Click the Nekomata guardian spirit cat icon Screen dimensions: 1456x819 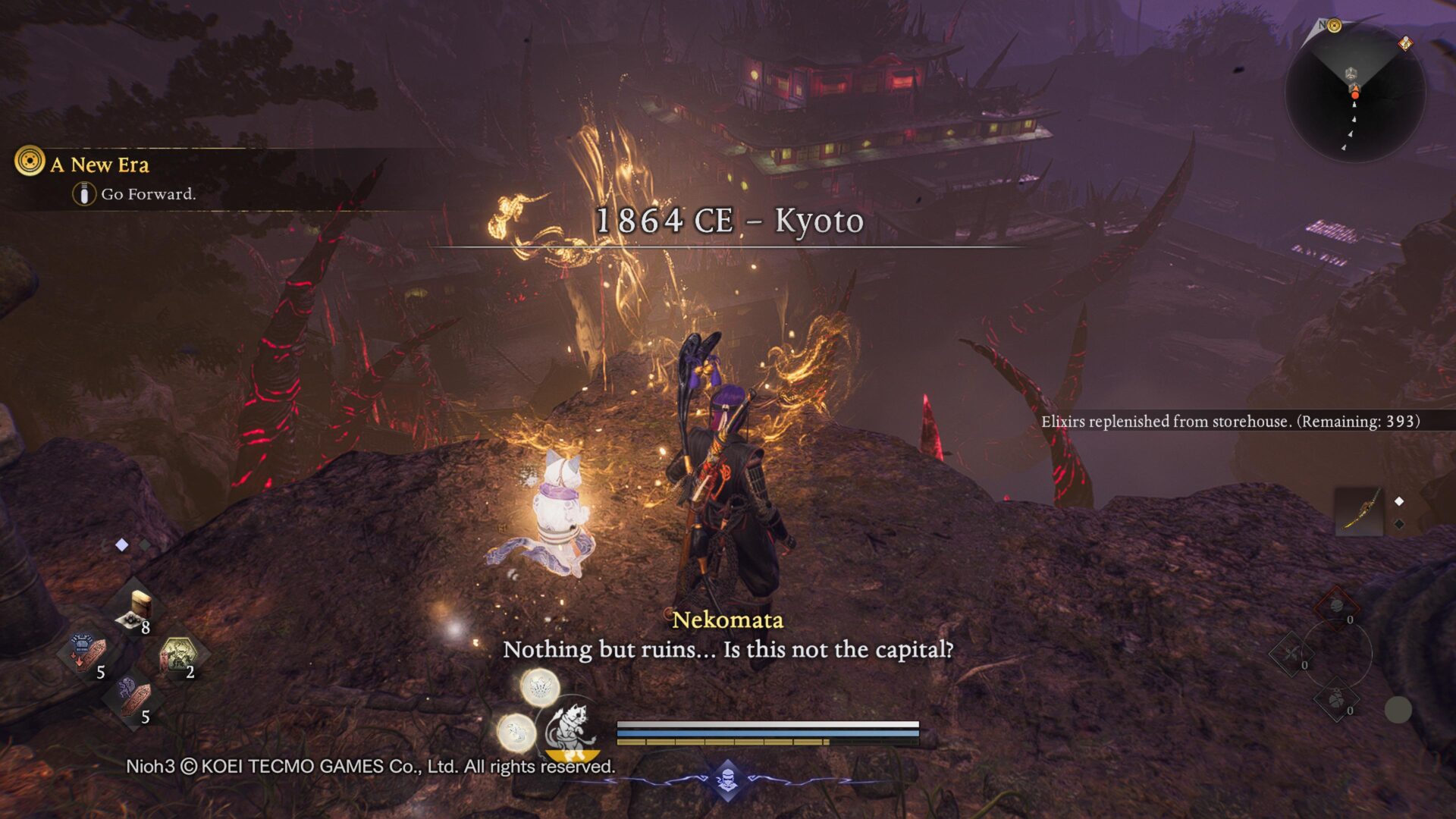570,730
